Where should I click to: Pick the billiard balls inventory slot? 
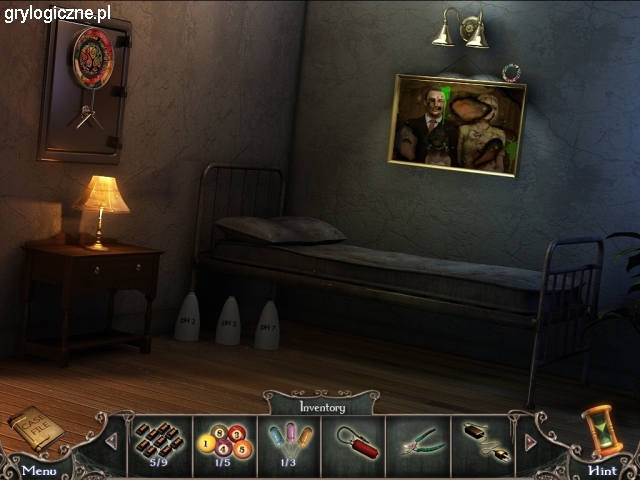click(x=221, y=441)
